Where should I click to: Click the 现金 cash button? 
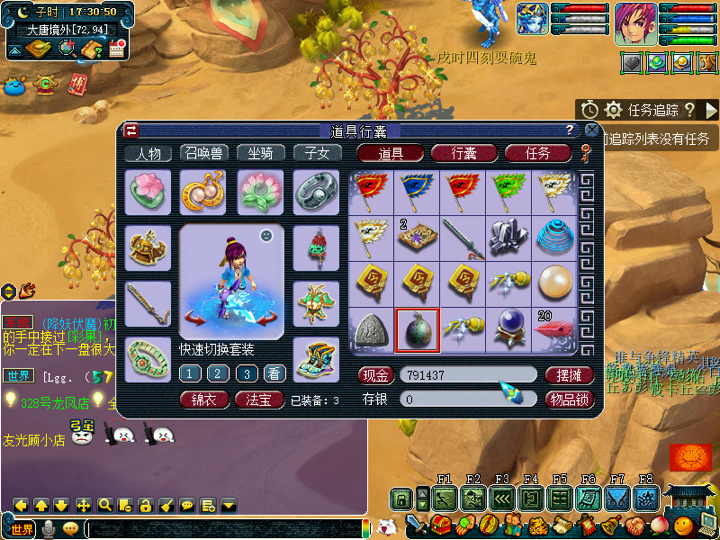pos(373,375)
